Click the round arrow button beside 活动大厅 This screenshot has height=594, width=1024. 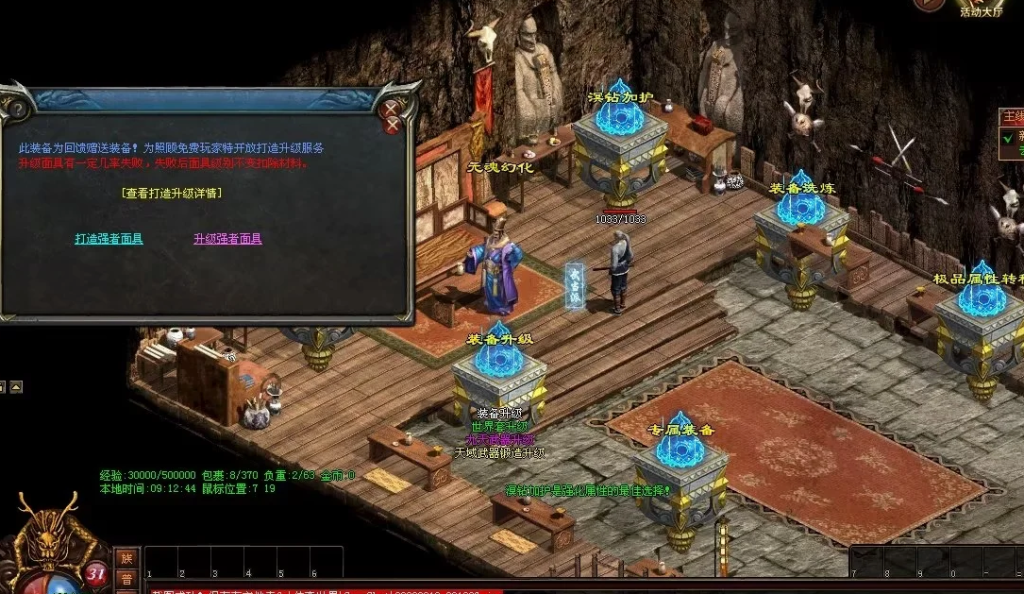click(x=929, y=4)
